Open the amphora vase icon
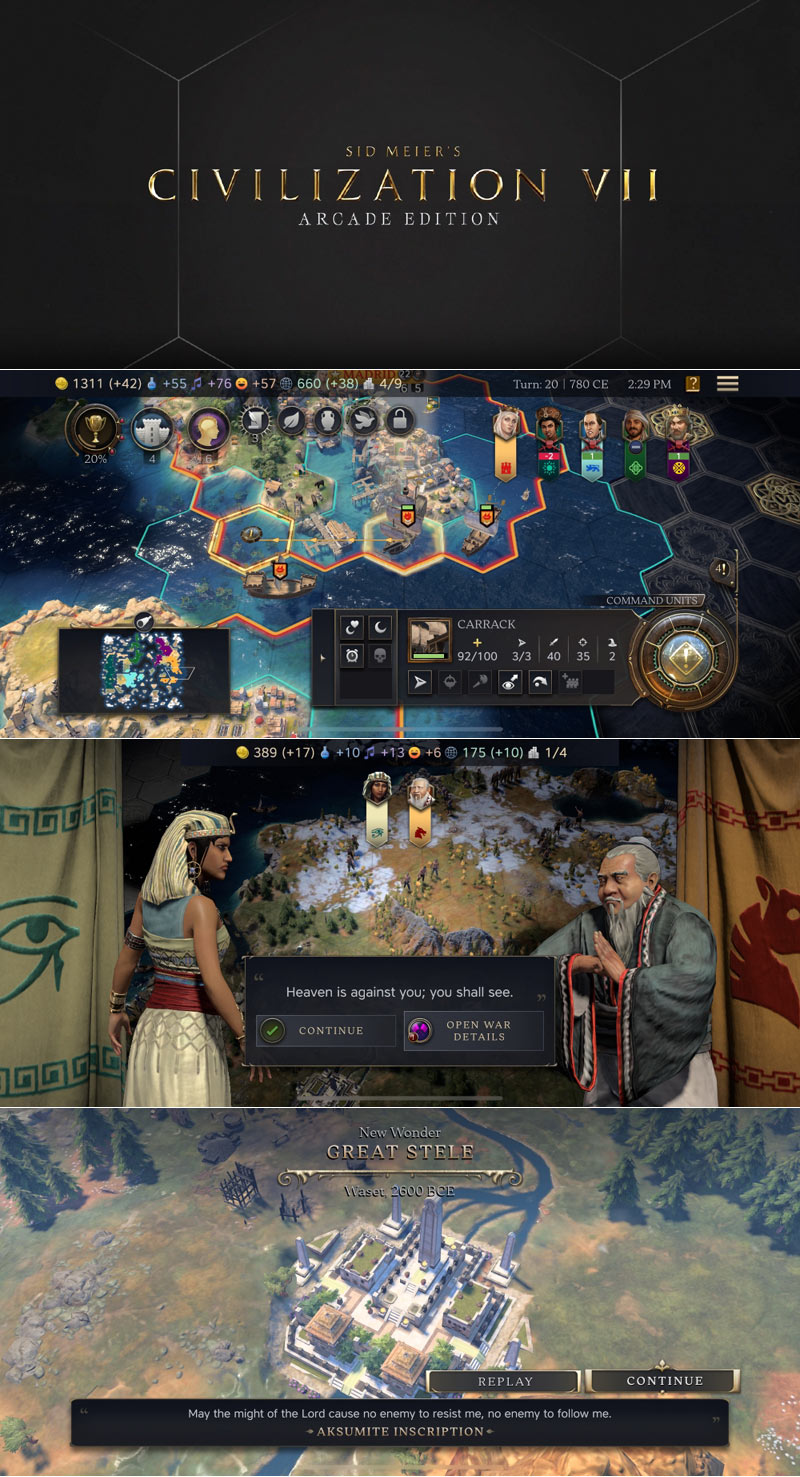The image size is (800, 1477). pyautogui.click(x=327, y=420)
